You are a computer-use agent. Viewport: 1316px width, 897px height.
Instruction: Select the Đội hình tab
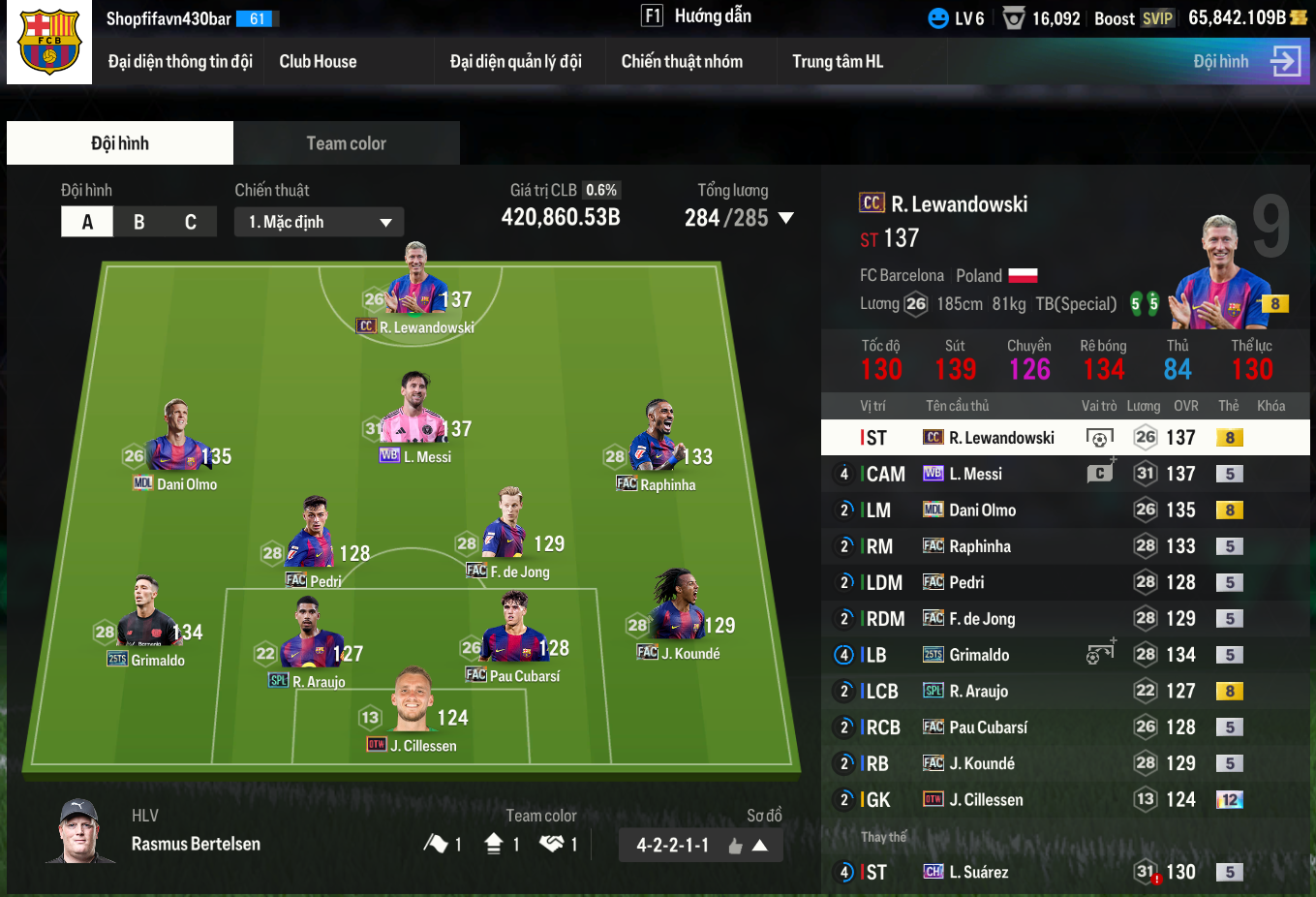(x=120, y=143)
